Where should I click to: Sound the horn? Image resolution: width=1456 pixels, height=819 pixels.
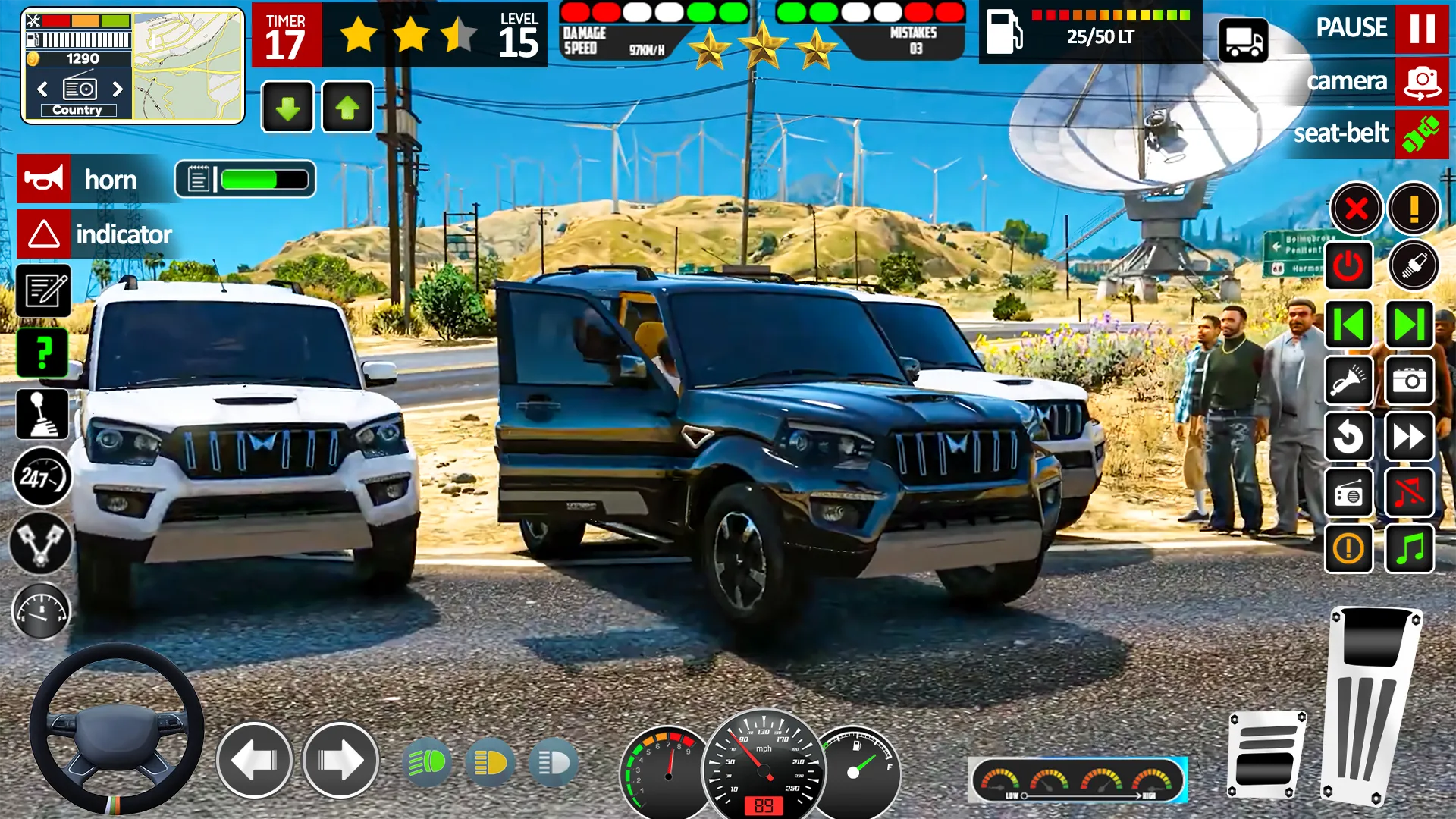pyautogui.click(x=44, y=179)
